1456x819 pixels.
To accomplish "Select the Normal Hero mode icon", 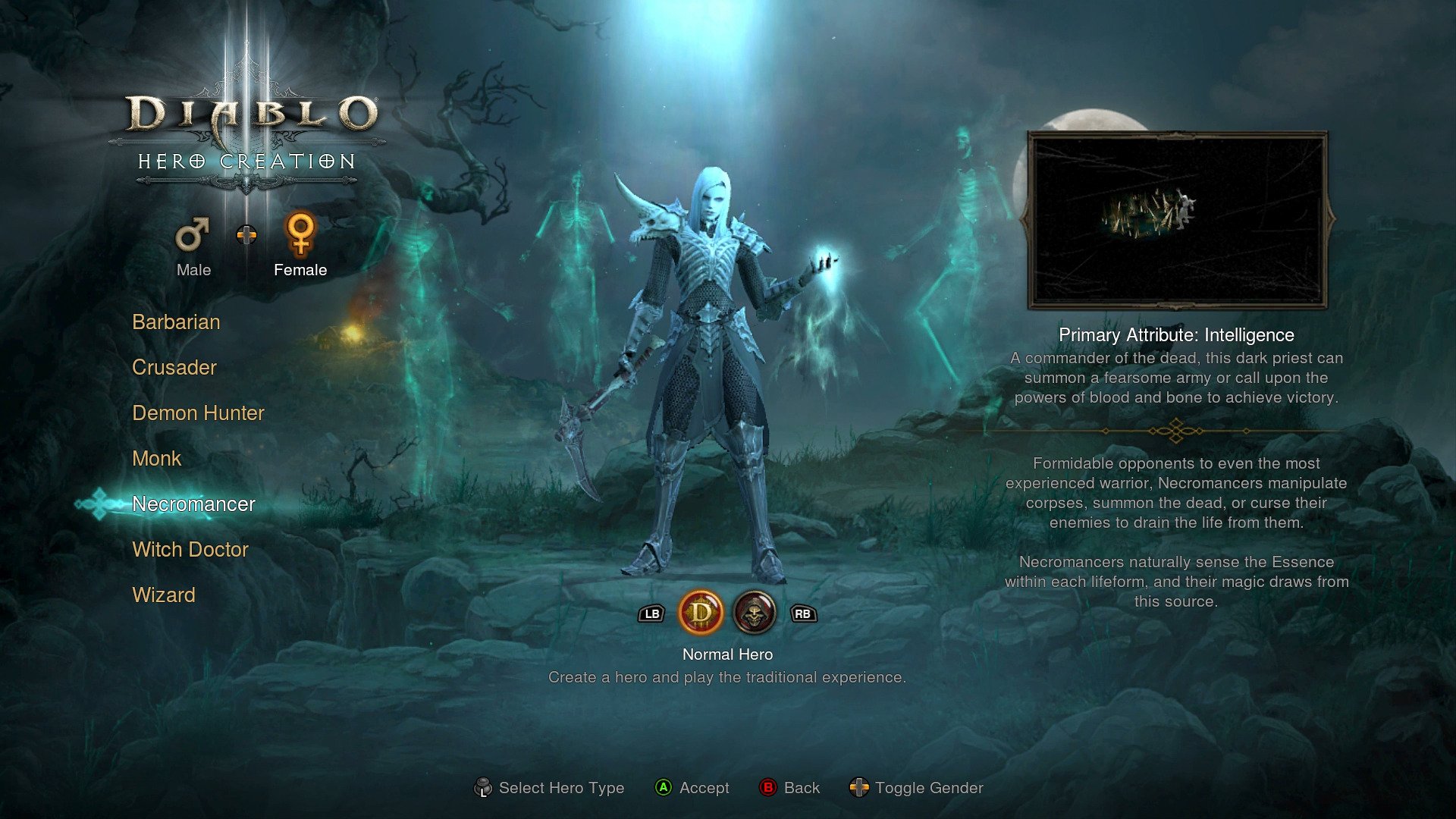I will 701,613.
